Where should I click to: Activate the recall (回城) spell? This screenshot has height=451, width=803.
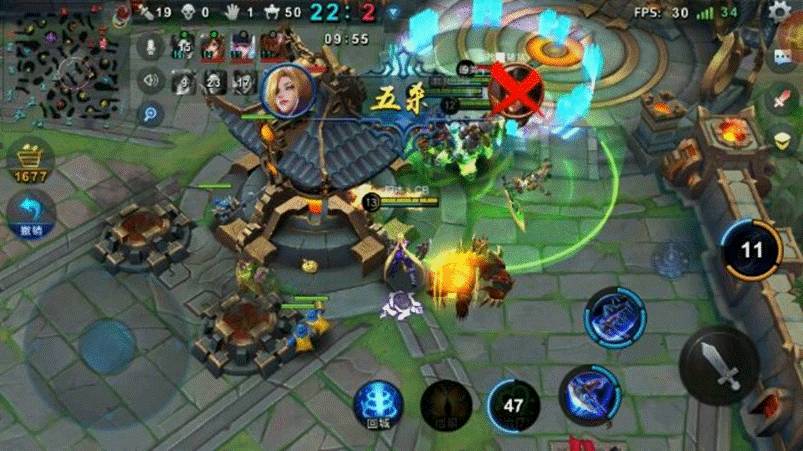(379, 406)
